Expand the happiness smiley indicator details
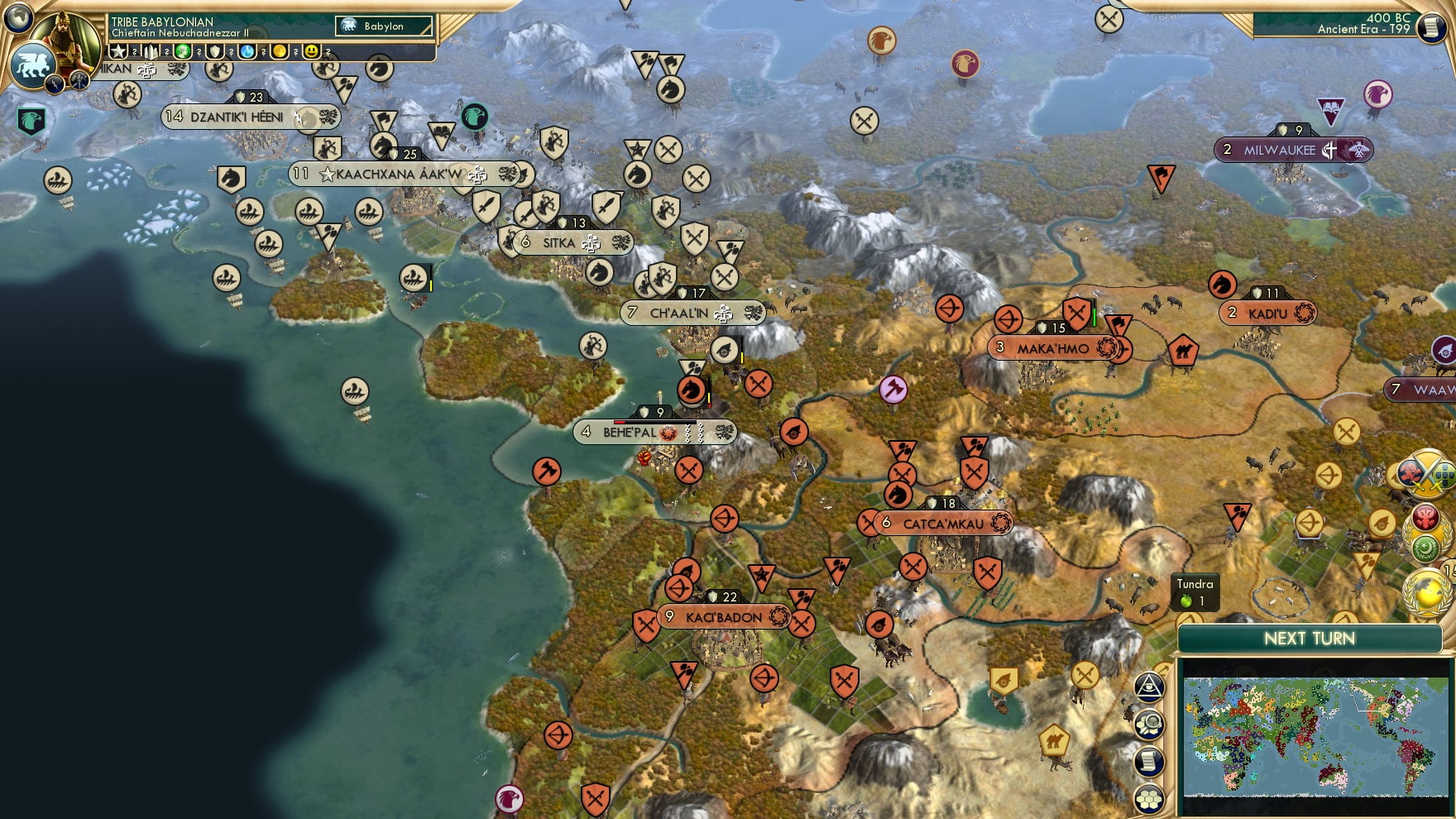Screen dimensions: 1456x819 [312, 51]
